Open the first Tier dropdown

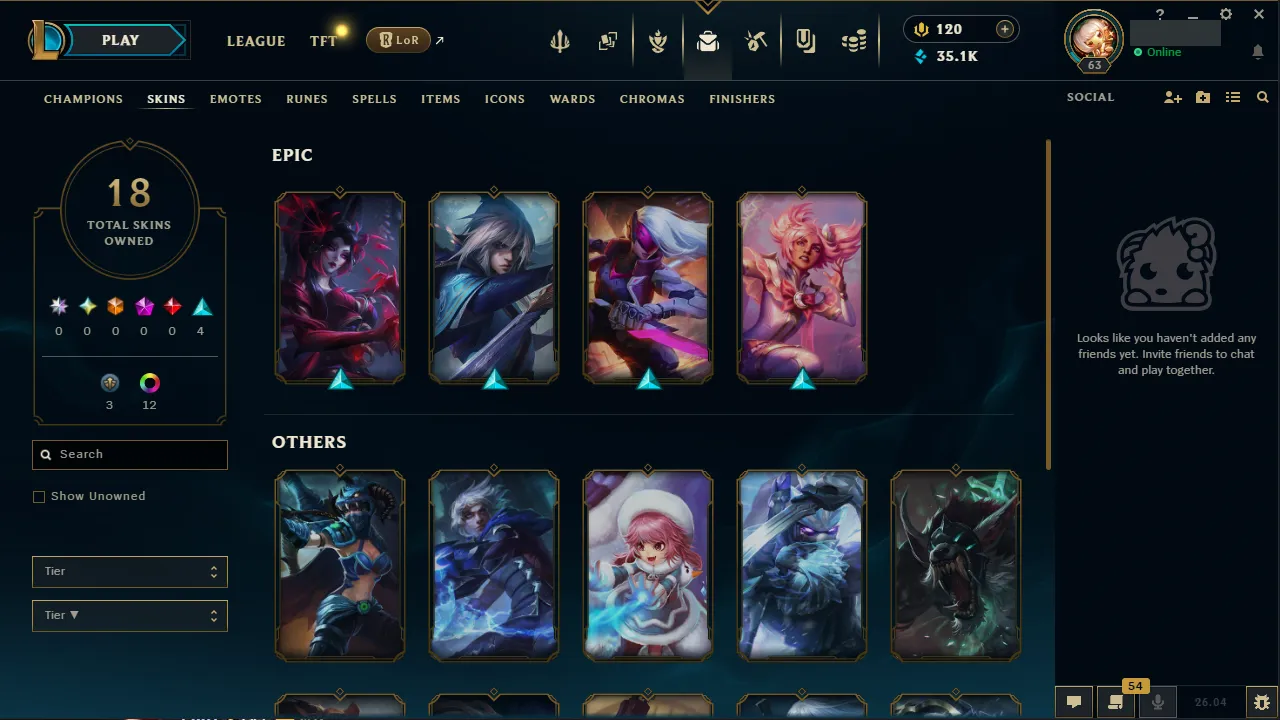click(x=129, y=571)
